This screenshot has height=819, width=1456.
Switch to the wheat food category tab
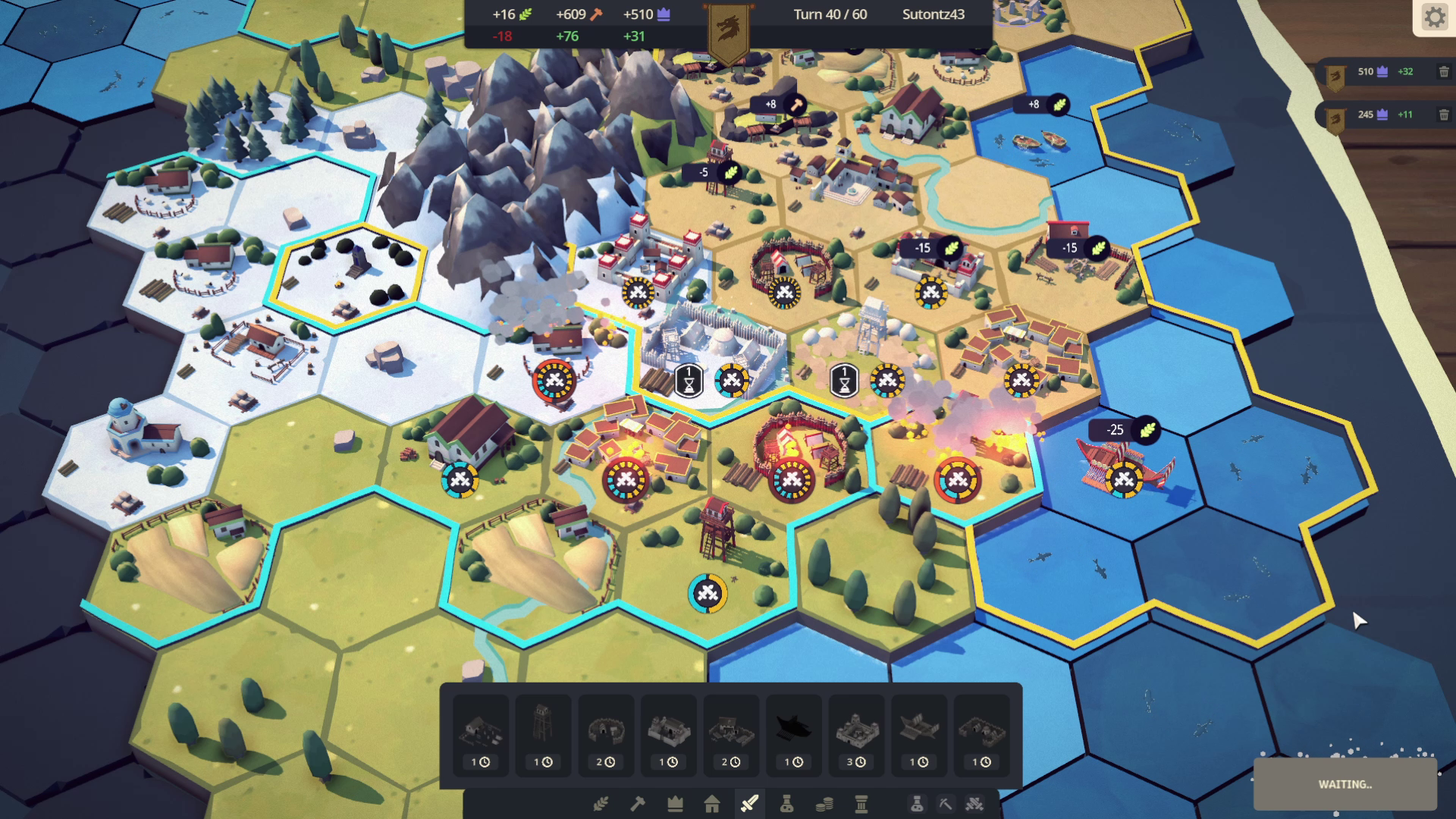click(x=601, y=804)
